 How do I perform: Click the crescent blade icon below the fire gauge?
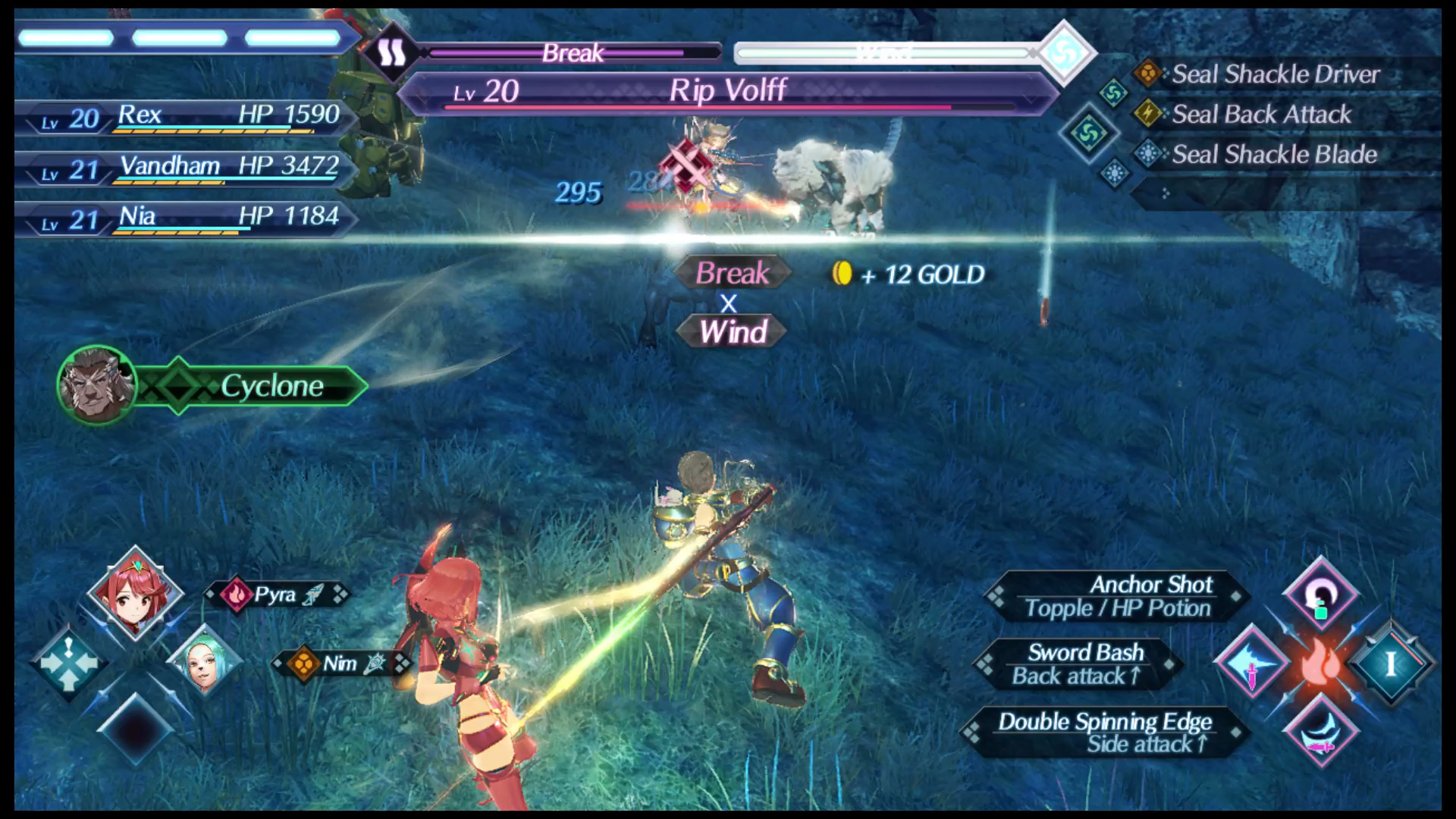pyautogui.click(x=1321, y=732)
